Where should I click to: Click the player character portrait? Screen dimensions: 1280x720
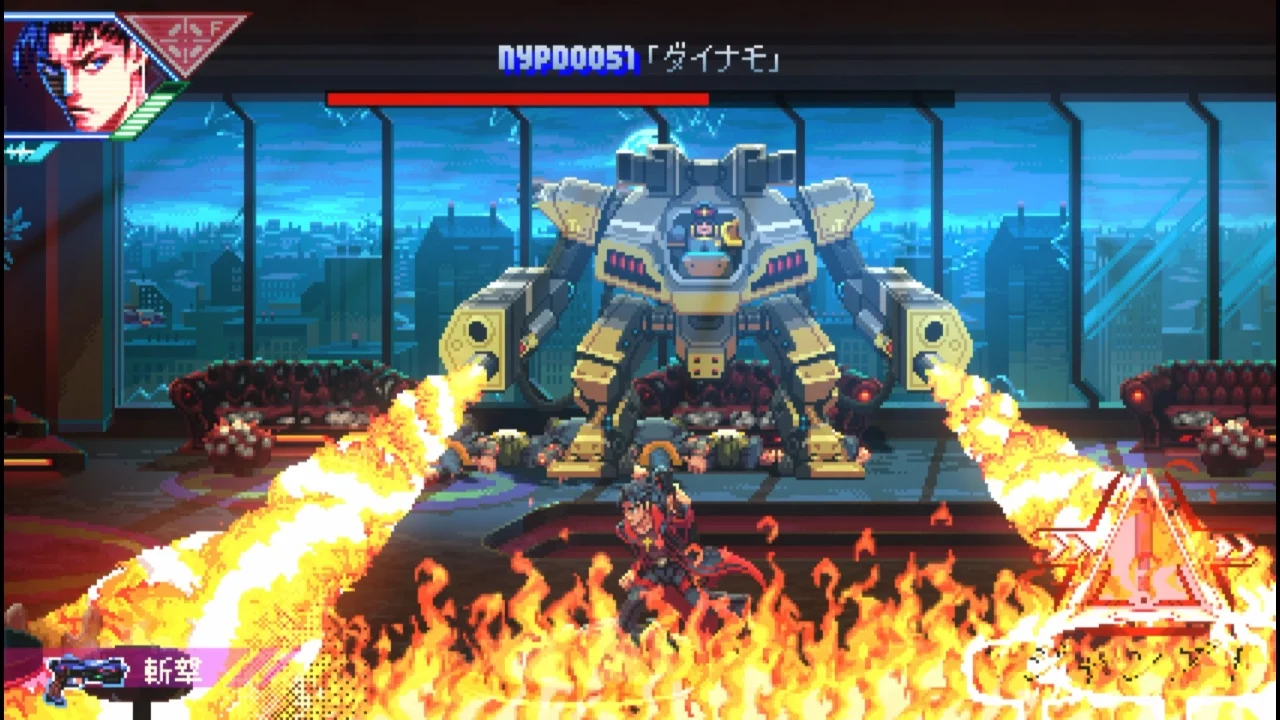pos(75,65)
